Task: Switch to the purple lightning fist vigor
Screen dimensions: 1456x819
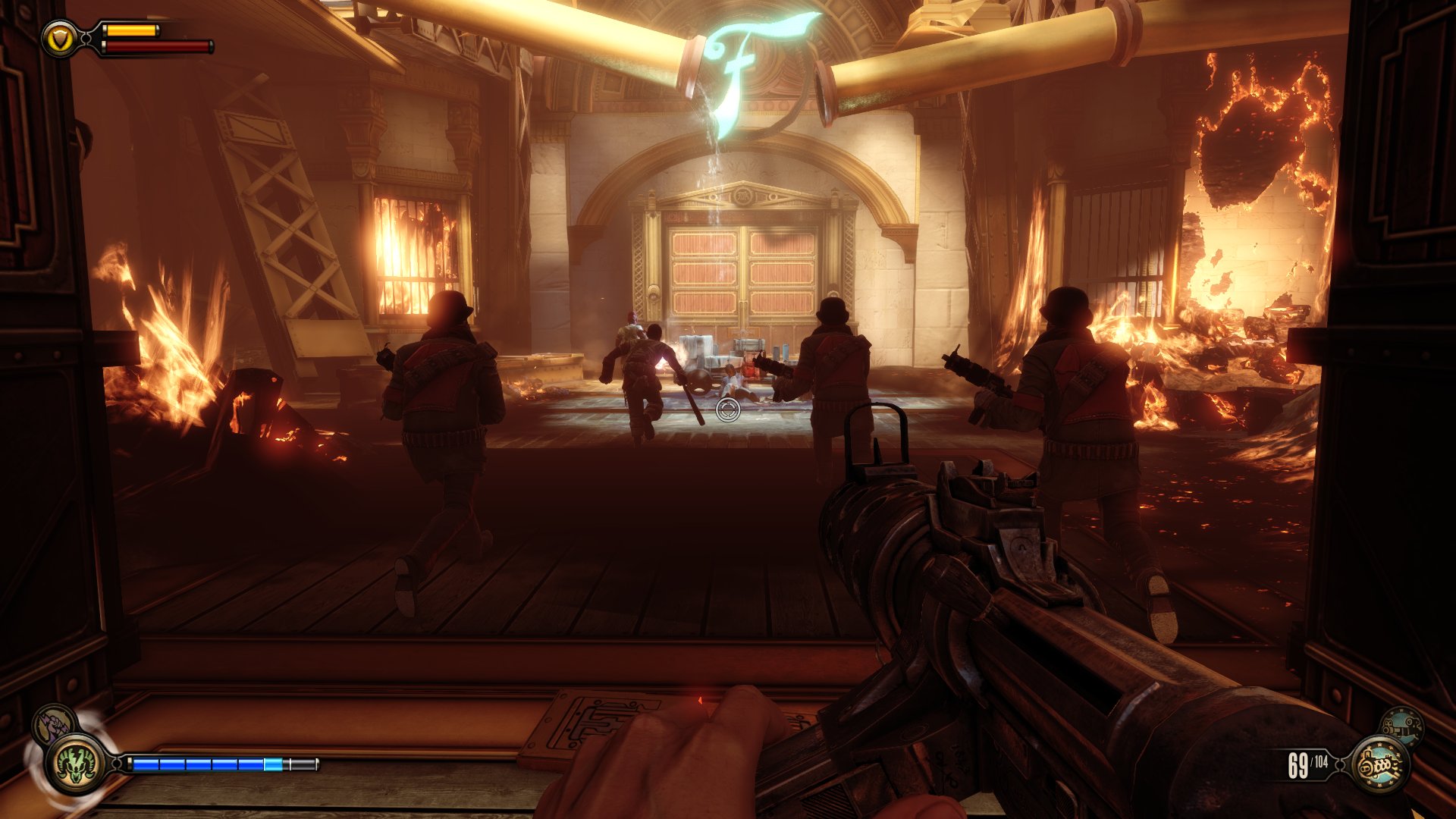Action: [52, 722]
